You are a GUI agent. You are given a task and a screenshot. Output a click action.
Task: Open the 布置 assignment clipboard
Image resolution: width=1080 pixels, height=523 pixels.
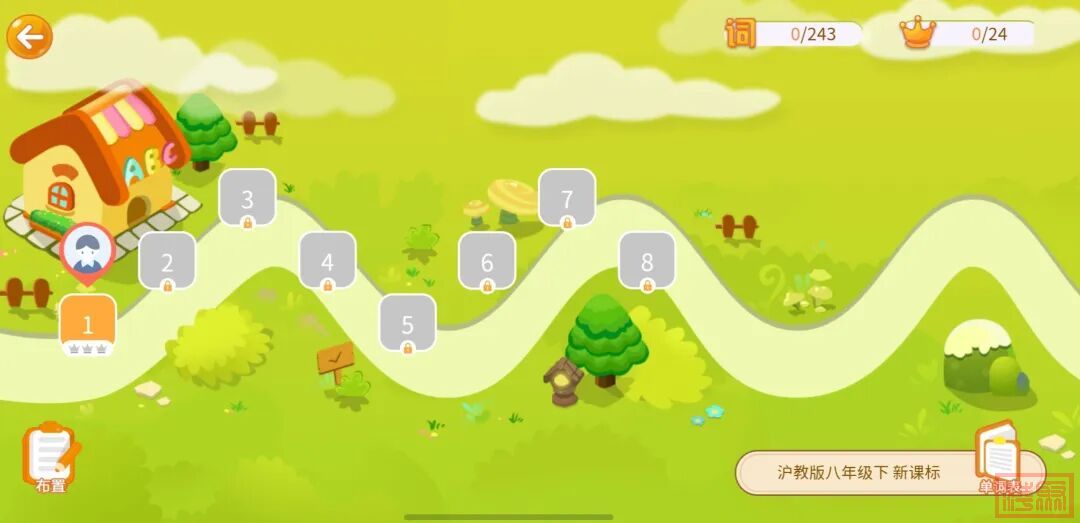50,458
